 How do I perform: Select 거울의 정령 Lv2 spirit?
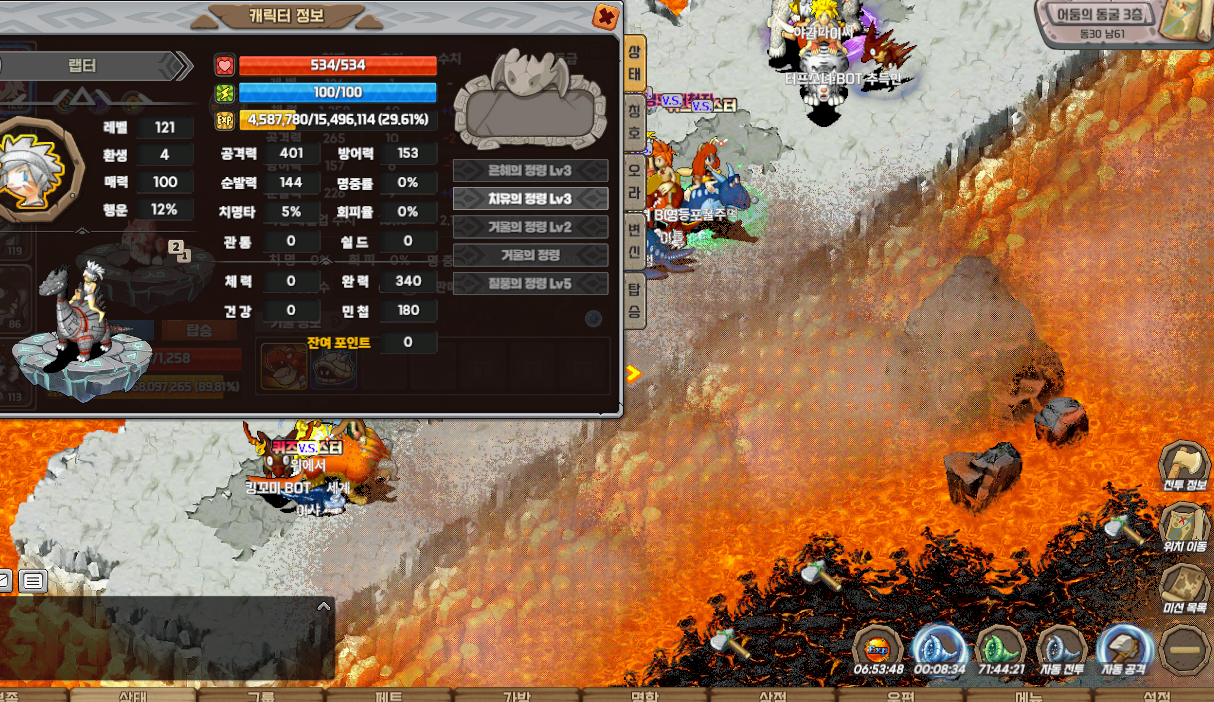coord(530,227)
